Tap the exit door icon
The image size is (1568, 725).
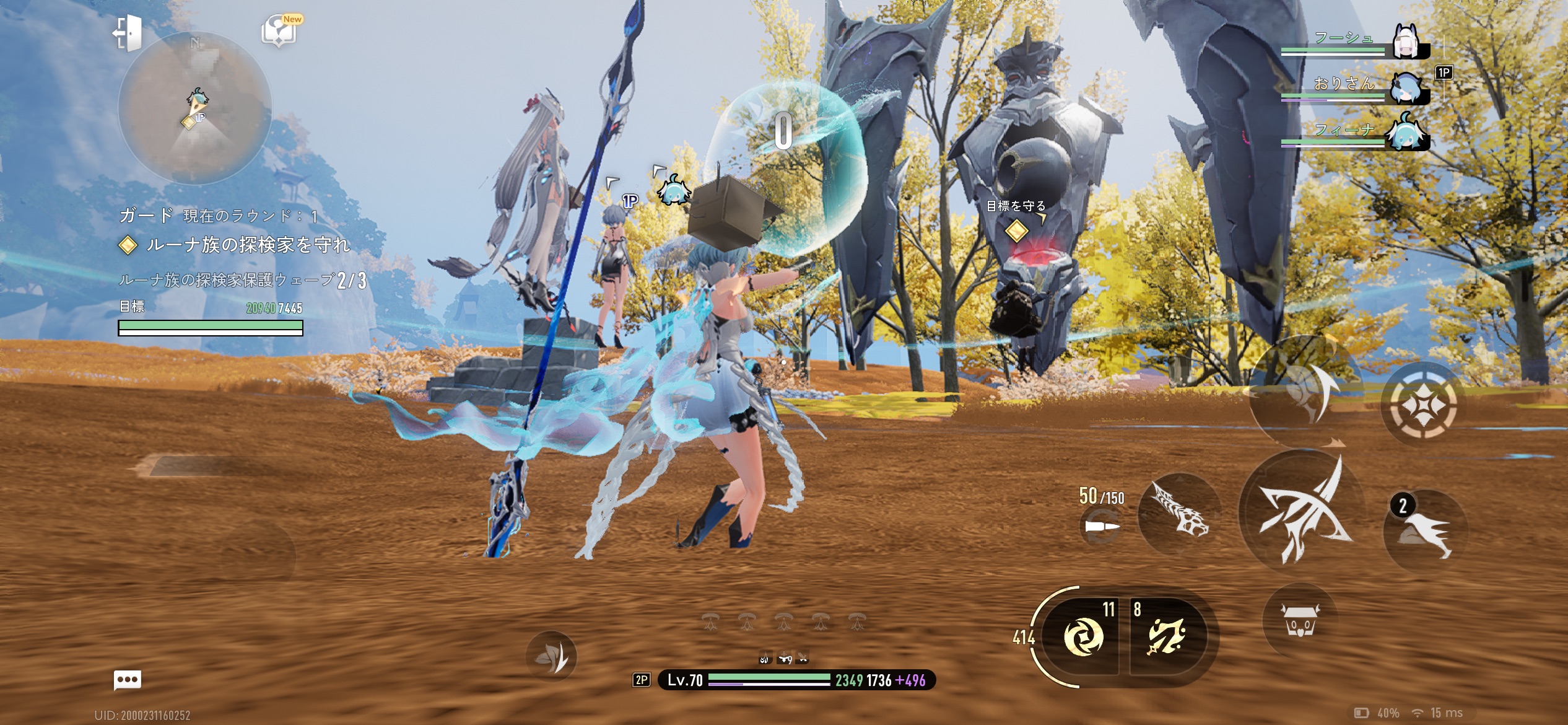[x=128, y=32]
